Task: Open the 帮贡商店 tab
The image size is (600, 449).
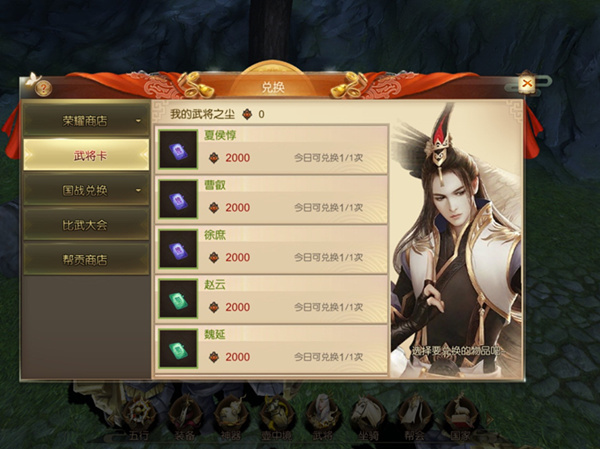Action: click(x=85, y=258)
